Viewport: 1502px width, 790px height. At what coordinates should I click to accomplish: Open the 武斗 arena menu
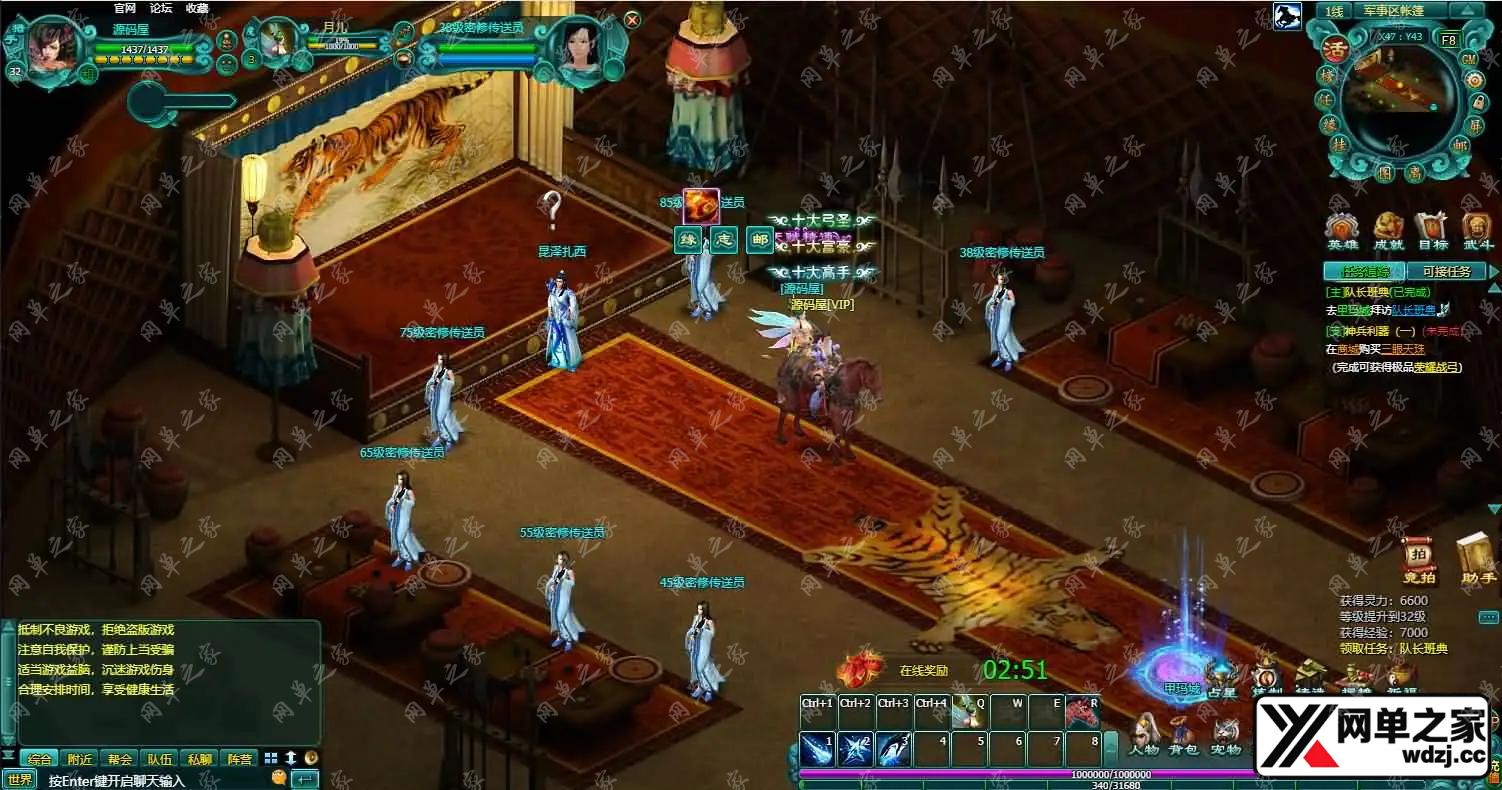[1477, 232]
